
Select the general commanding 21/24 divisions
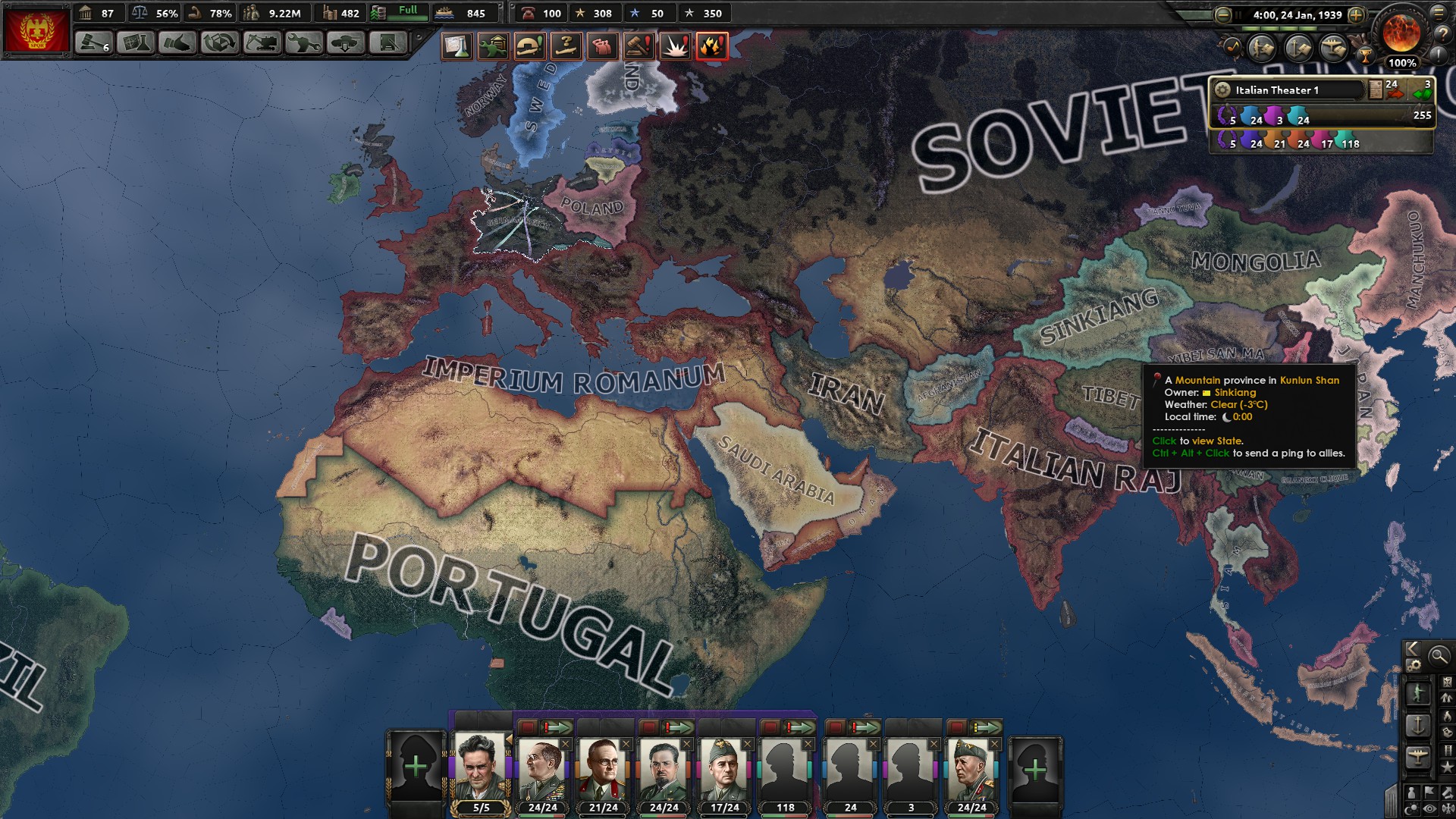point(603,769)
